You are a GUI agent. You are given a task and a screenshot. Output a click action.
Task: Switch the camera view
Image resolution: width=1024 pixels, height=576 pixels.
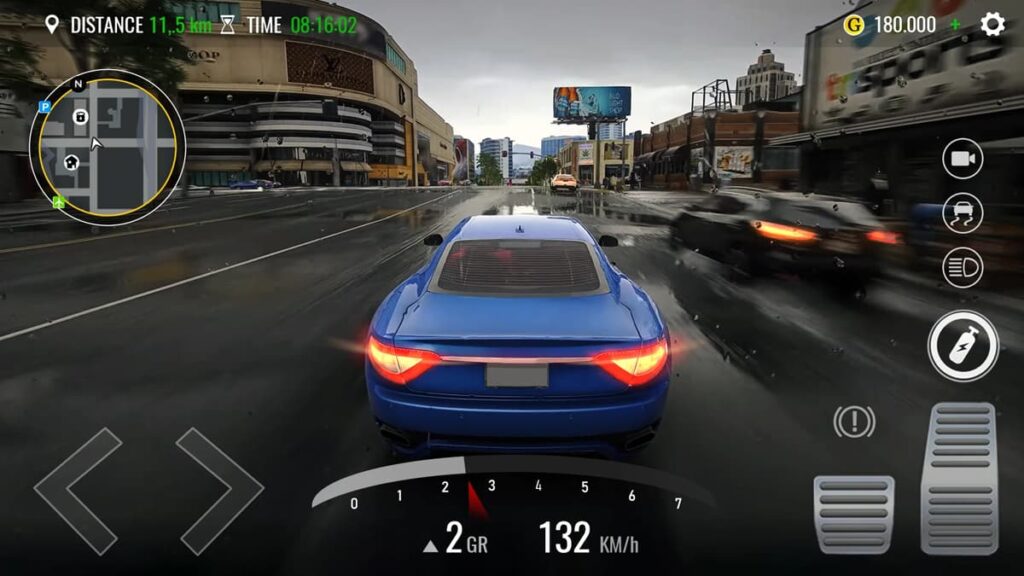click(962, 159)
